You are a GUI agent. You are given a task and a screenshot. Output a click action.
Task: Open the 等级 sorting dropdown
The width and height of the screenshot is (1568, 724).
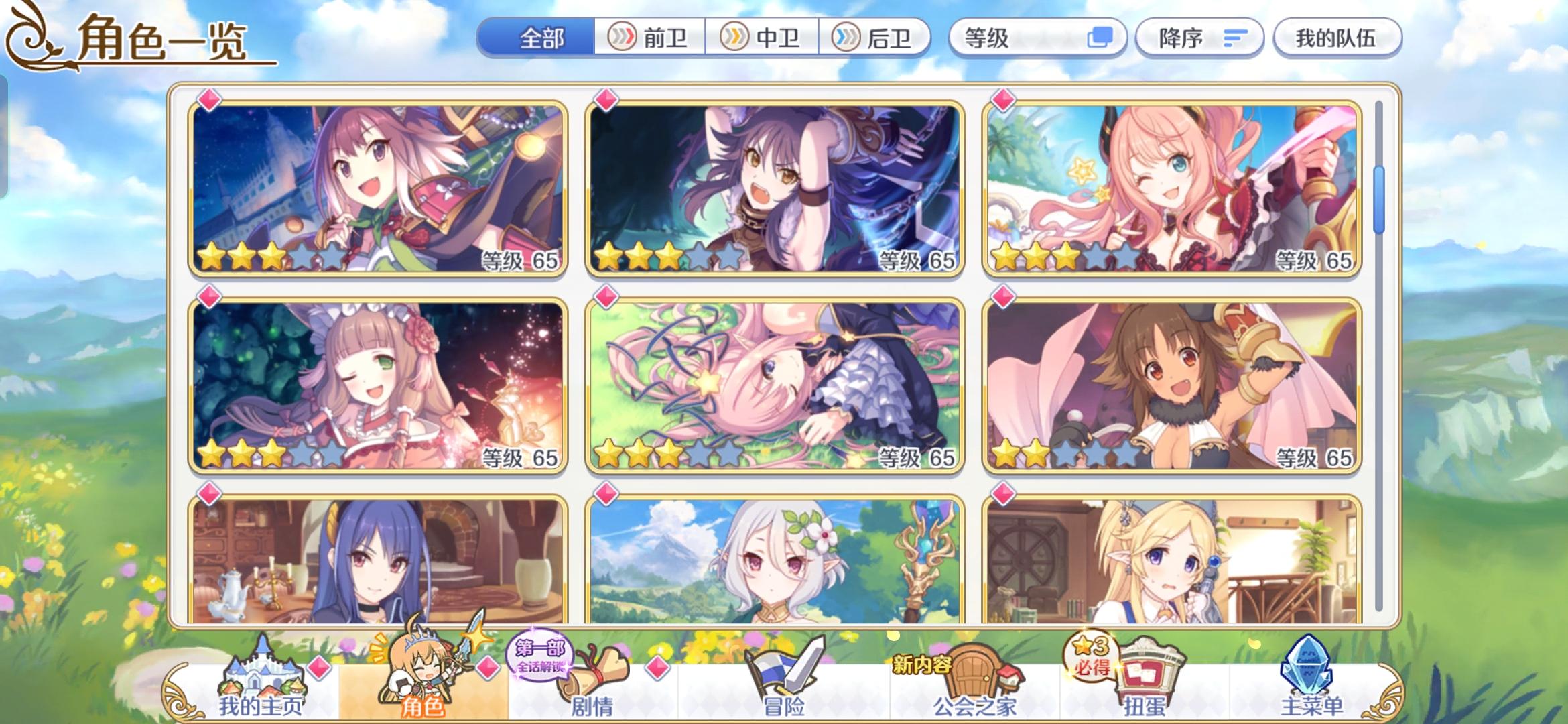click(x=1032, y=38)
